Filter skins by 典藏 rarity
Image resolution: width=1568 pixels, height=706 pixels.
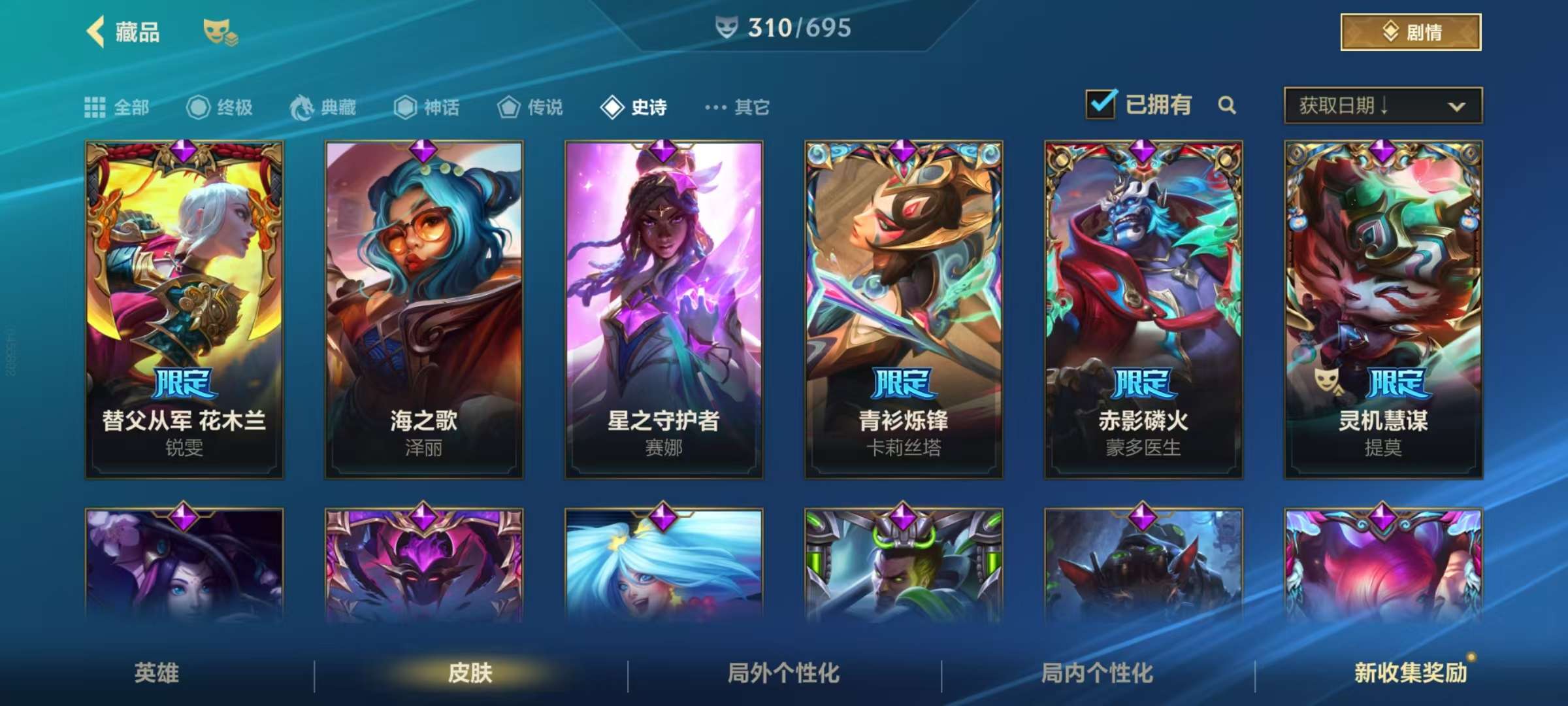pyautogui.click(x=323, y=107)
